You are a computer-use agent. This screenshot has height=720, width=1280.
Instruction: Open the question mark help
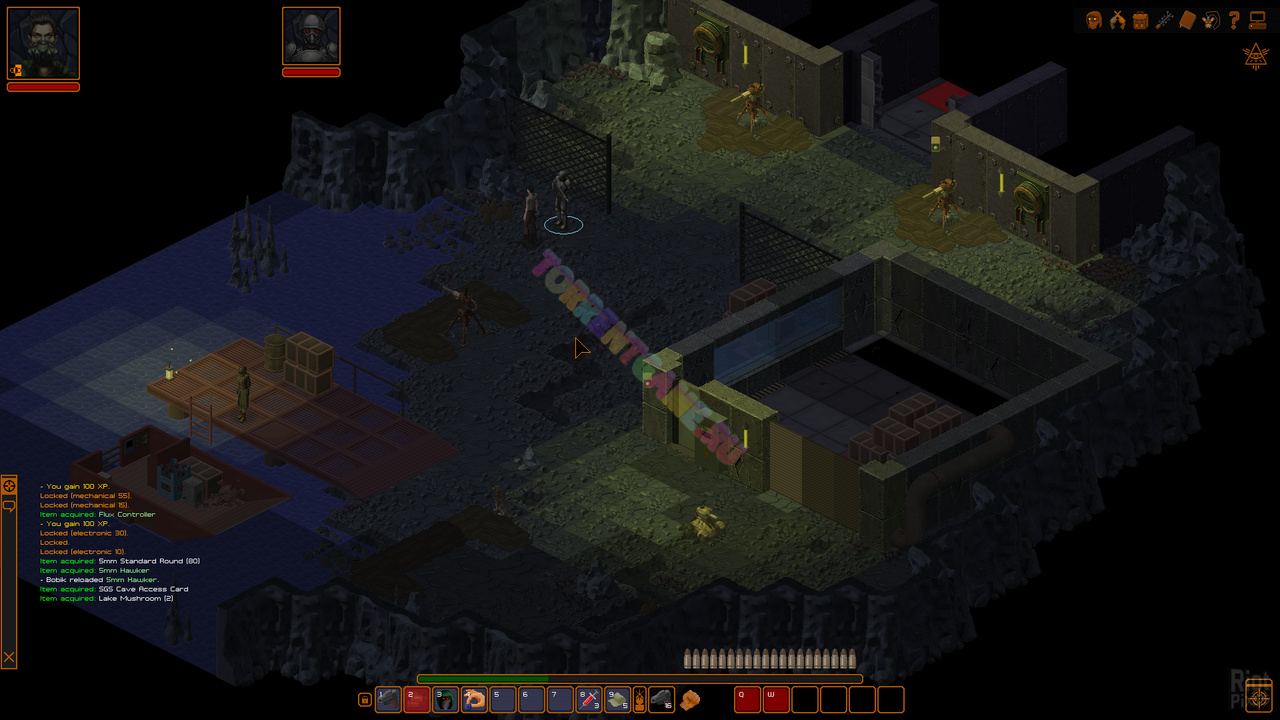[1234, 20]
